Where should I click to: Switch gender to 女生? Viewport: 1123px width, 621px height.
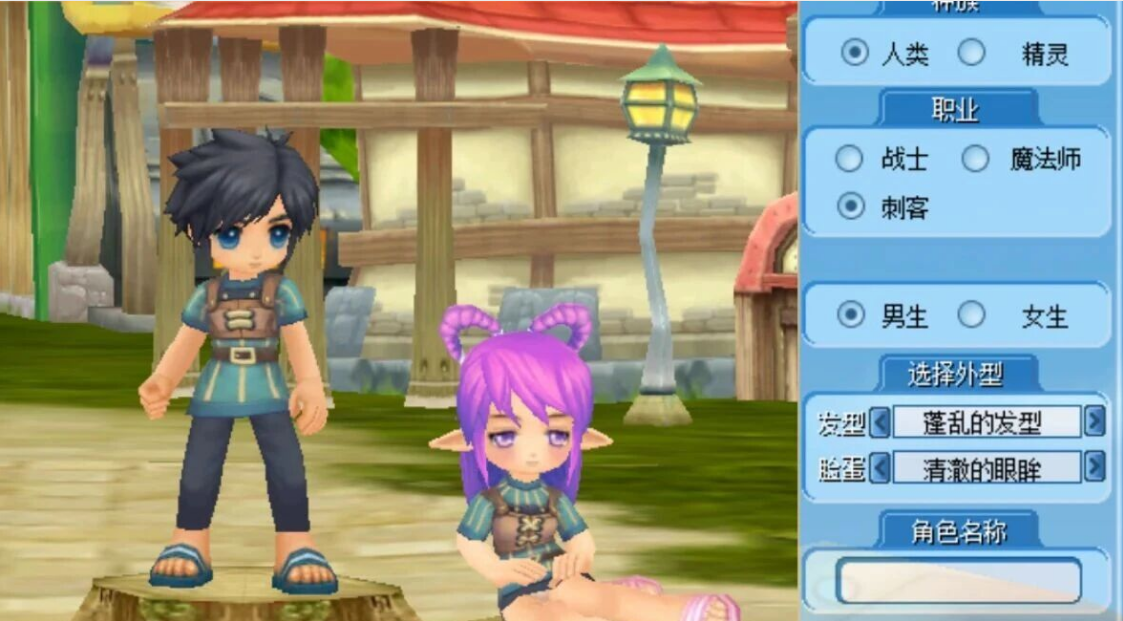coord(971,316)
